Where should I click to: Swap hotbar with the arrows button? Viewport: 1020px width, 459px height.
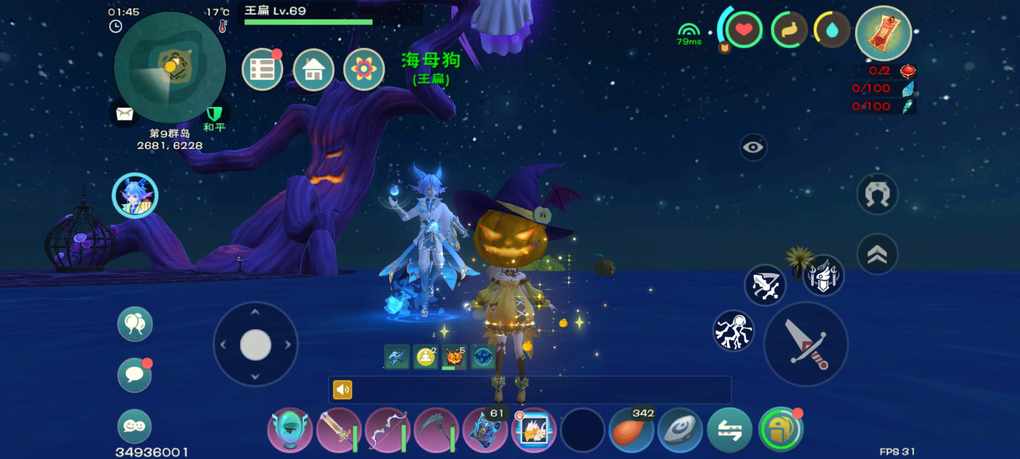pos(729,431)
